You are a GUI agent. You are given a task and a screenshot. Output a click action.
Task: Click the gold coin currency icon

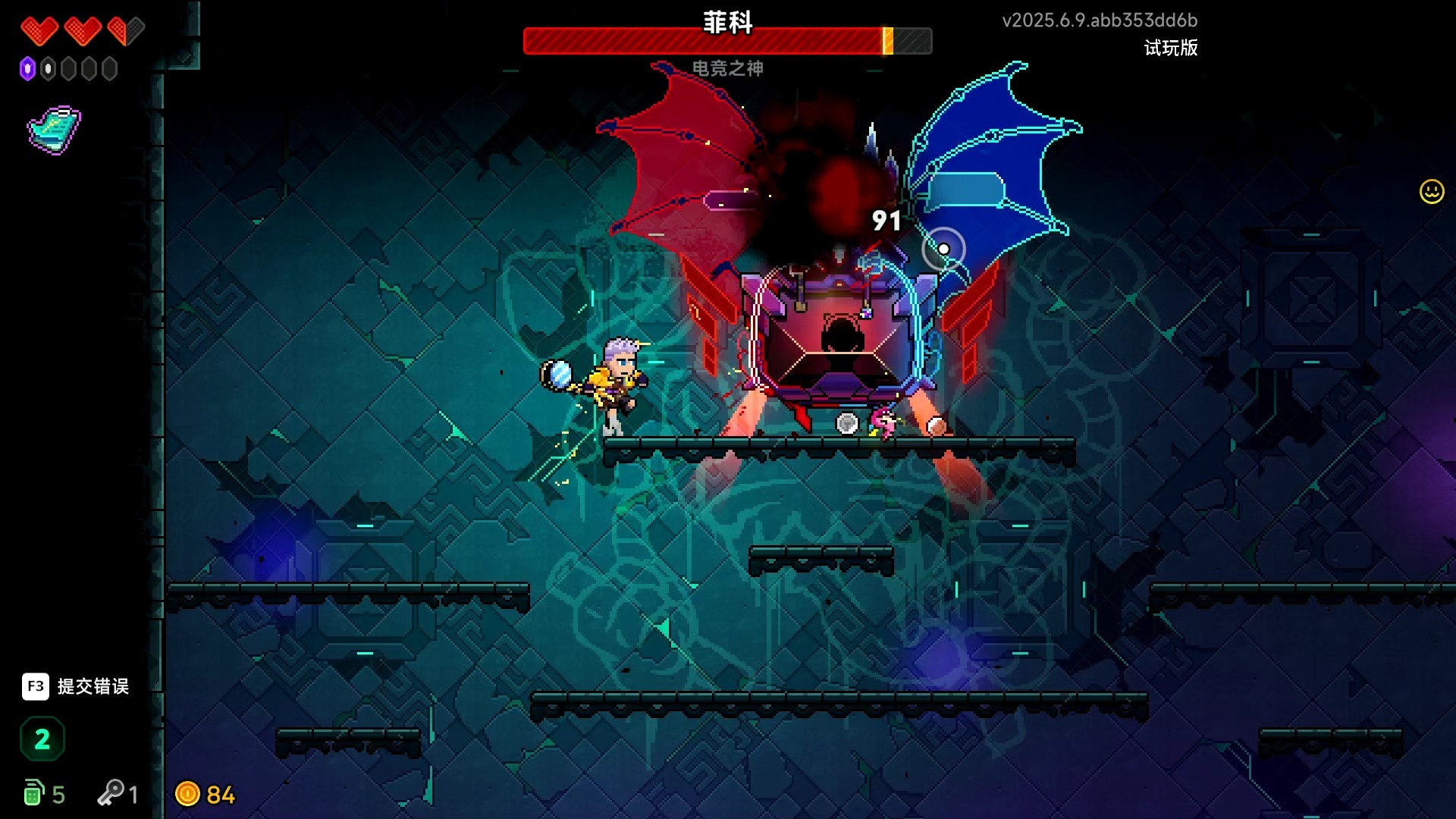point(187,794)
